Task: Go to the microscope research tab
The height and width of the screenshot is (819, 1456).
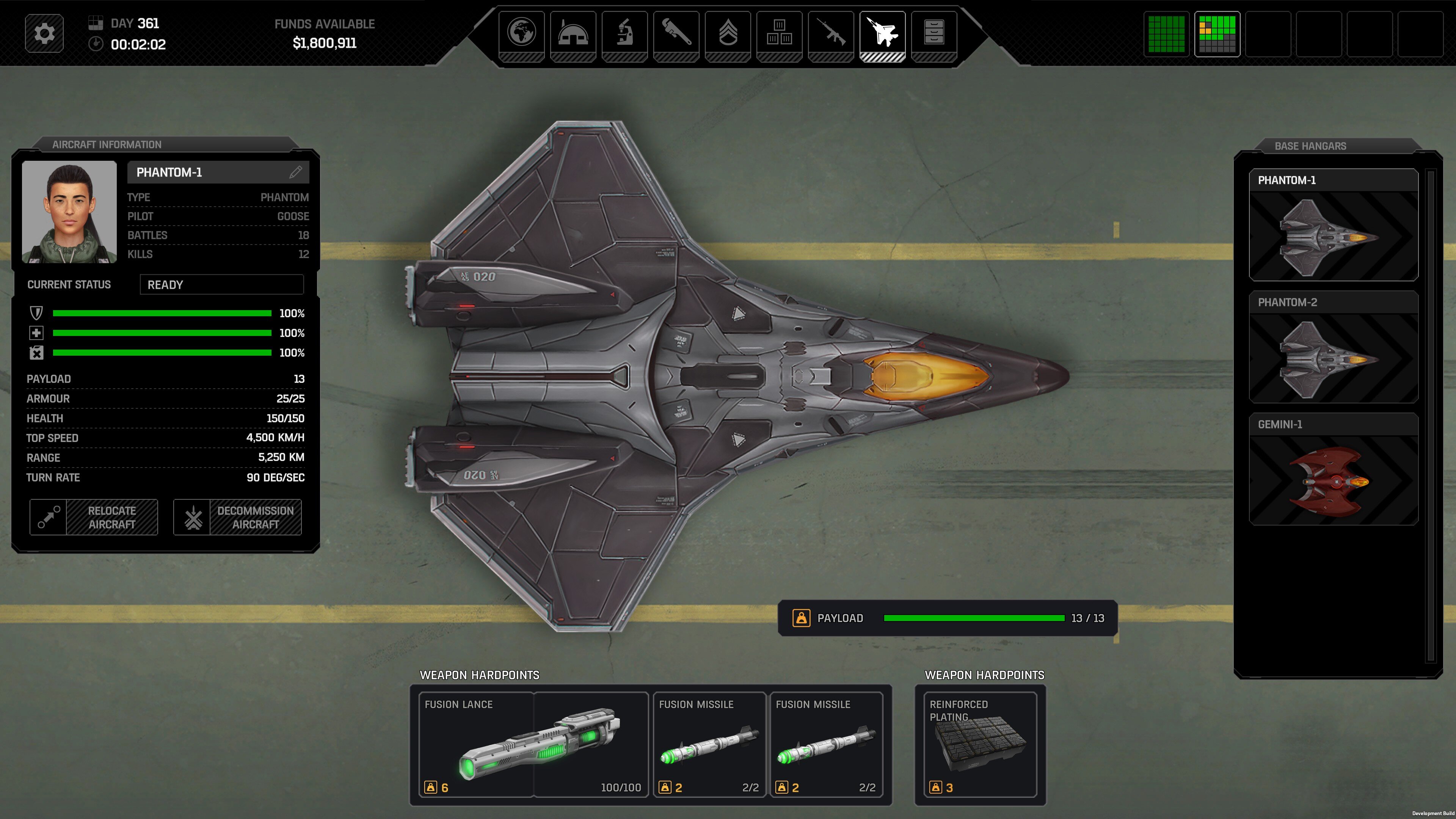Action: click(624, 33)
